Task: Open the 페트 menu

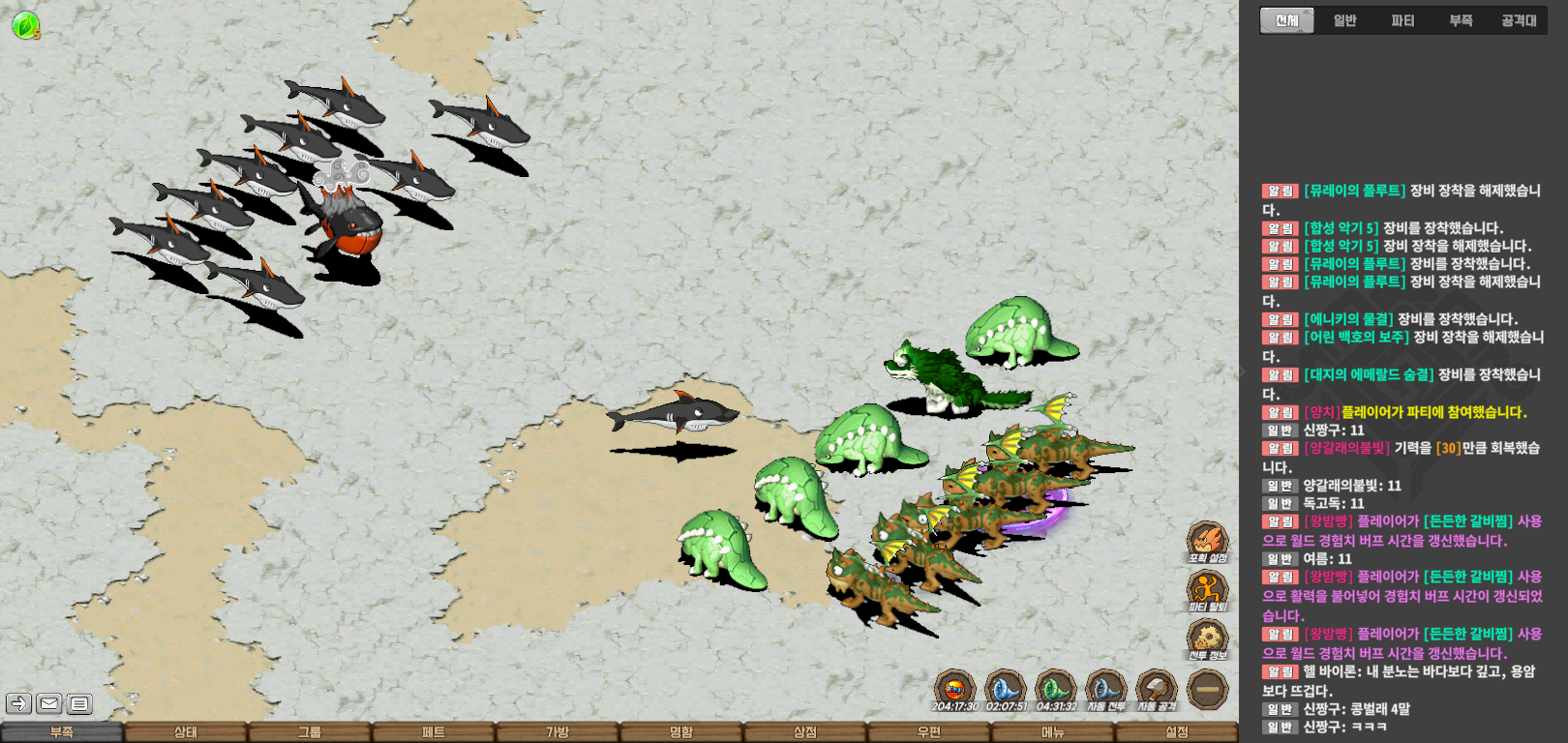Action: [433, 732]
